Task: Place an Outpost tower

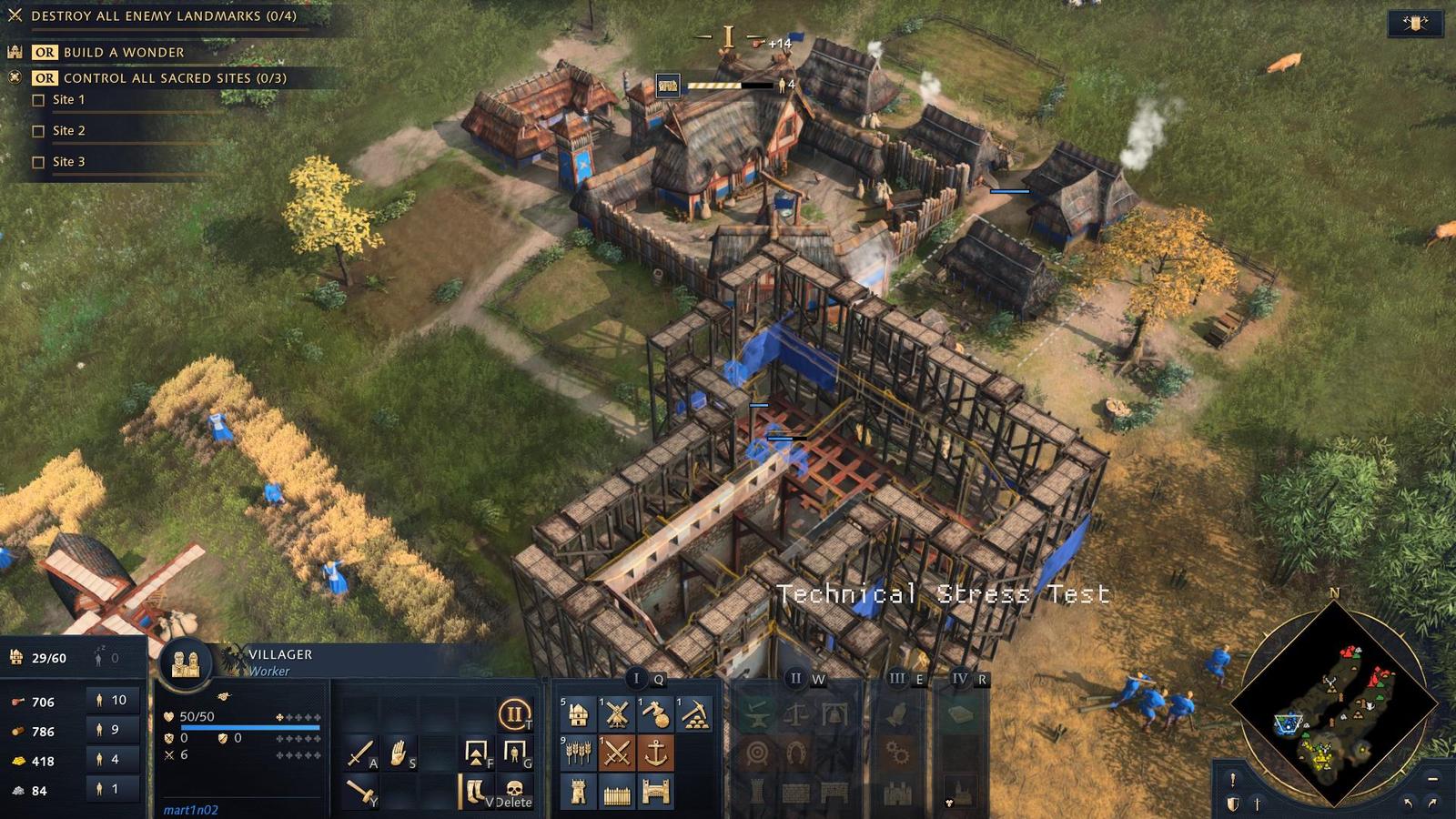Action: click(577, 792)
